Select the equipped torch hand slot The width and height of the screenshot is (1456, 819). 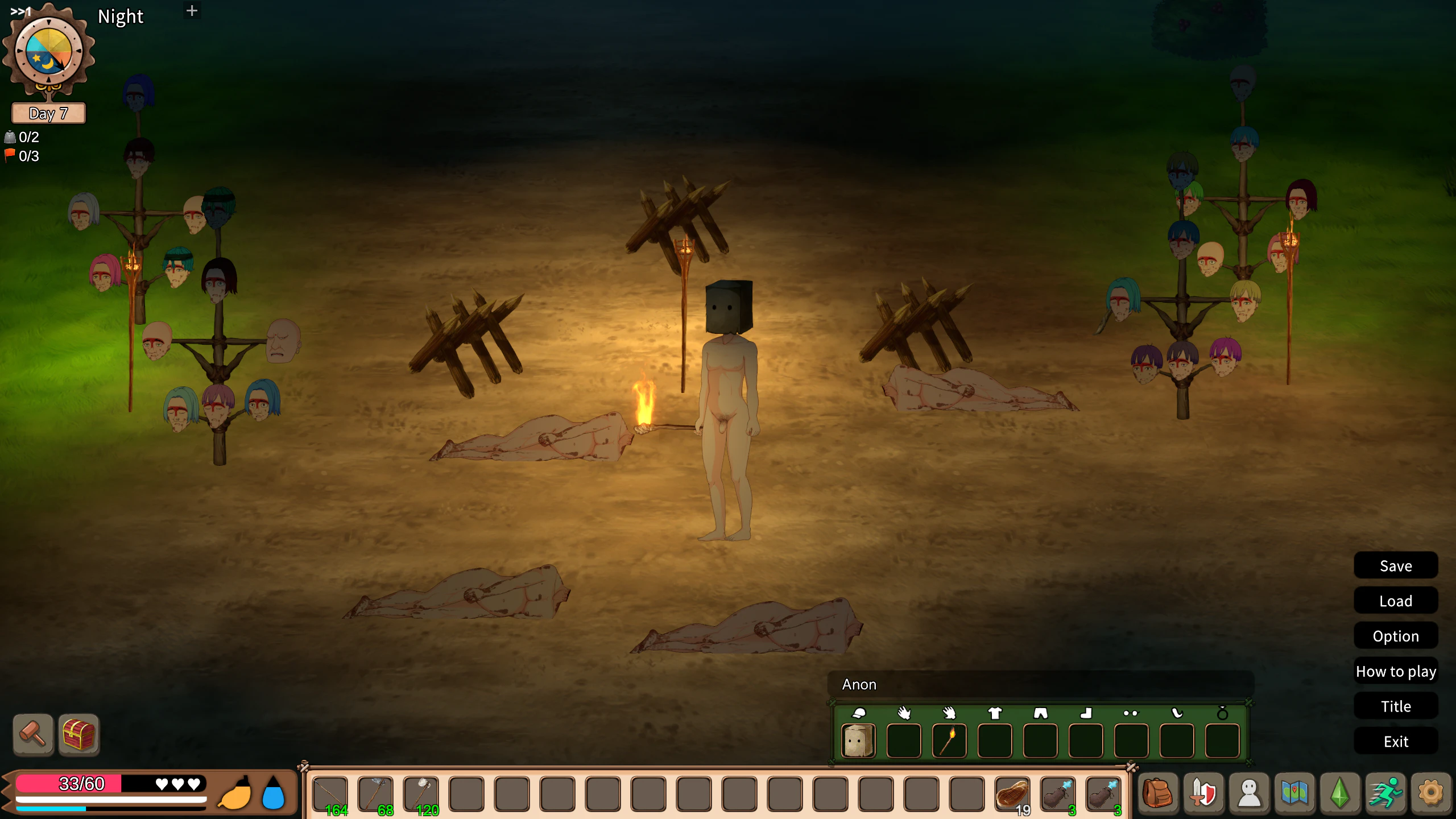pos(949,741)
